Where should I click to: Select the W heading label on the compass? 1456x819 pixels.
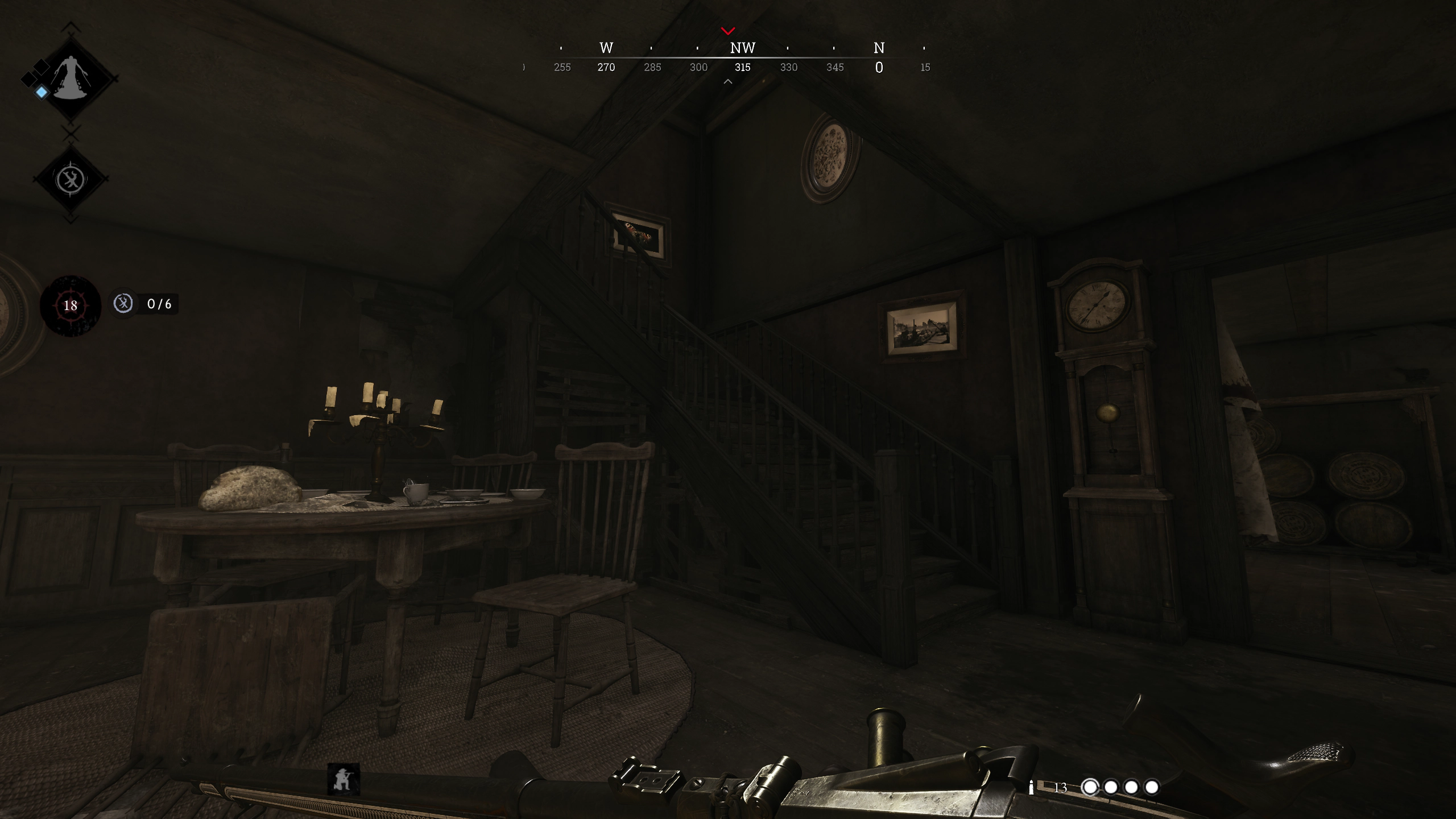pyautogui.click(x=605, y=48)
